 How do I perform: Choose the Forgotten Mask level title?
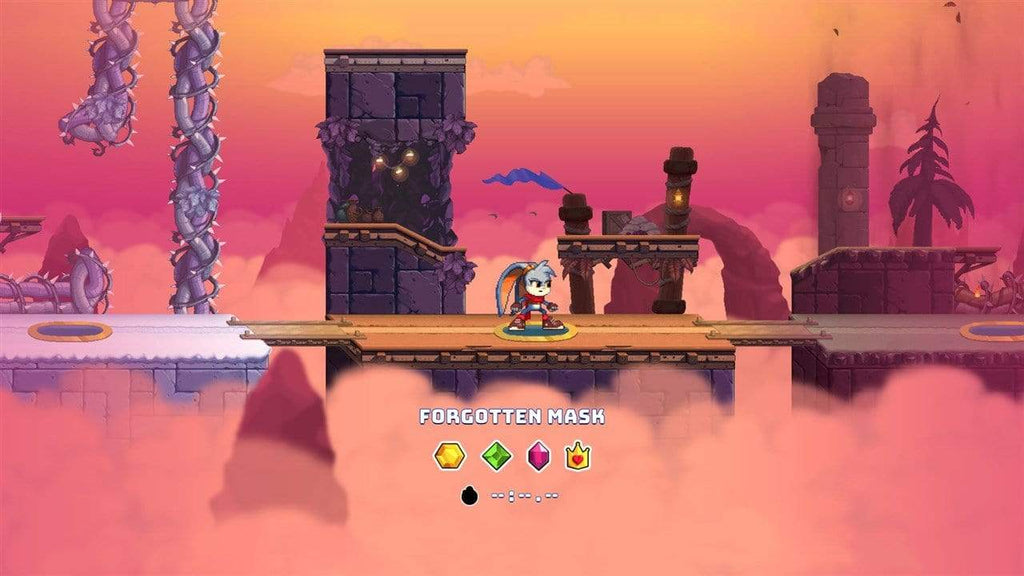tap(512, 416)
